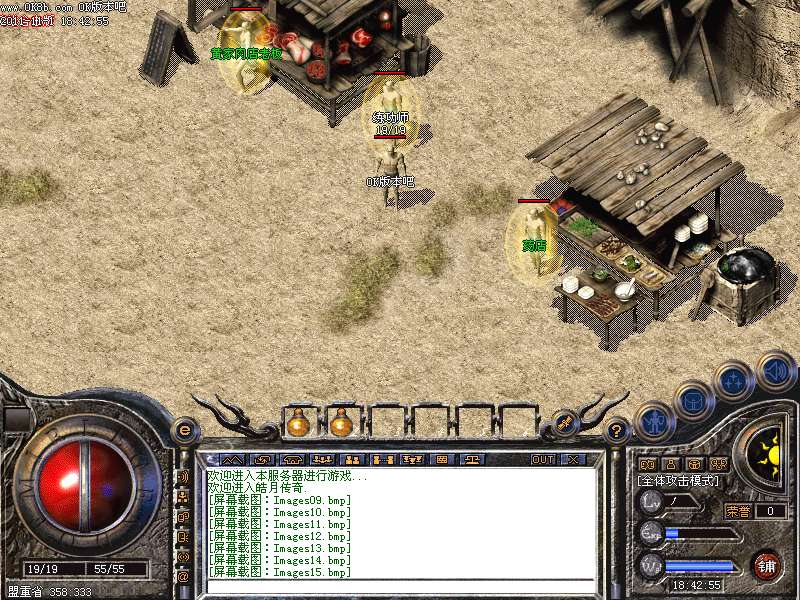Use the second gourd potion in the belt
This screenshot has height=600, width=800.
(x=341, y=423)
